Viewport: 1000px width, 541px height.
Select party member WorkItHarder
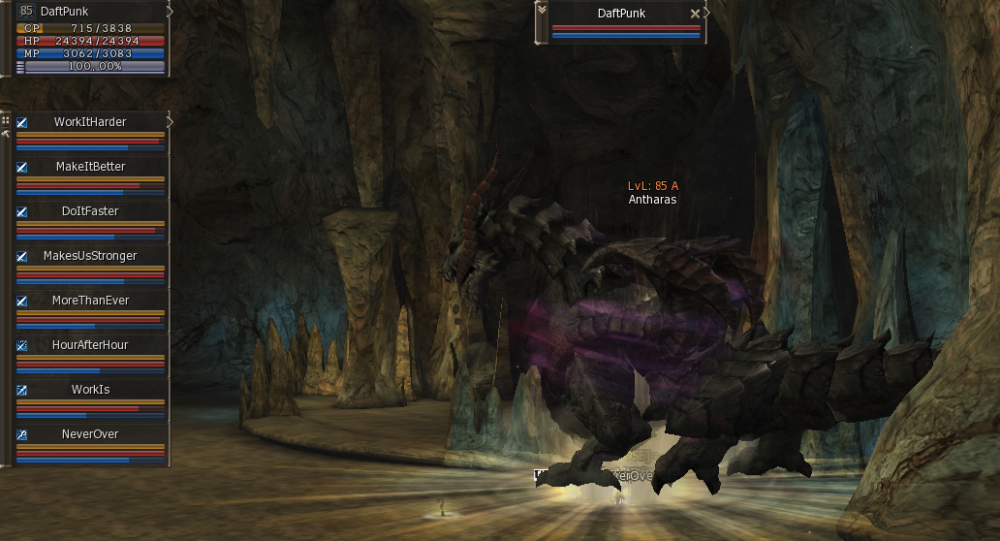[x=90, y=122]
